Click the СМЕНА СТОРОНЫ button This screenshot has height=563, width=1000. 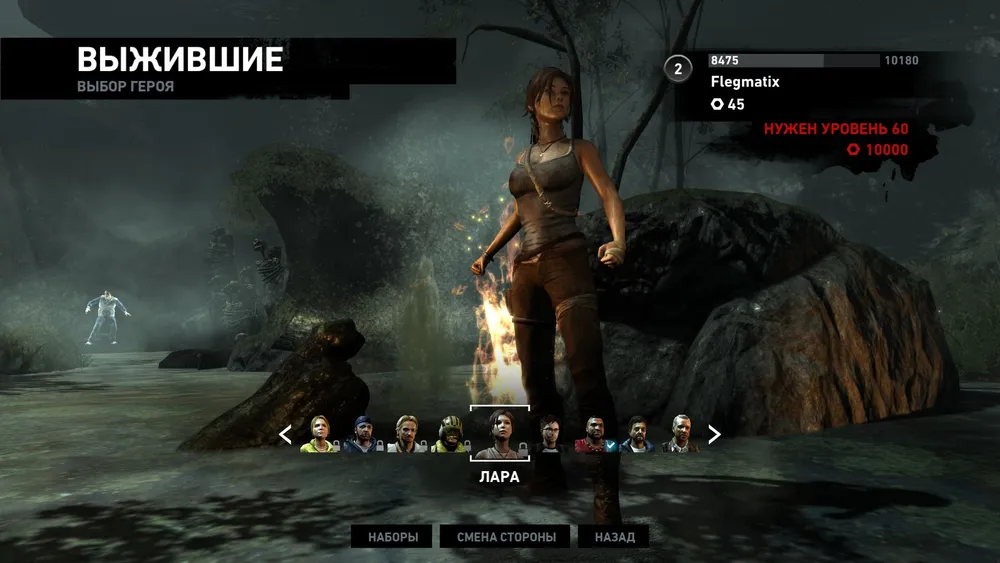[x=506, y=537]
